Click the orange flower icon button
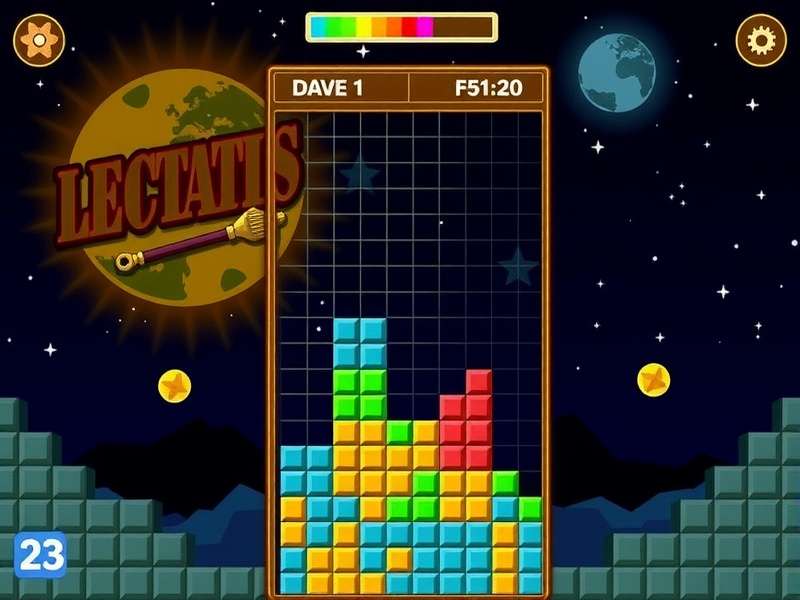 tap(39, 40)
